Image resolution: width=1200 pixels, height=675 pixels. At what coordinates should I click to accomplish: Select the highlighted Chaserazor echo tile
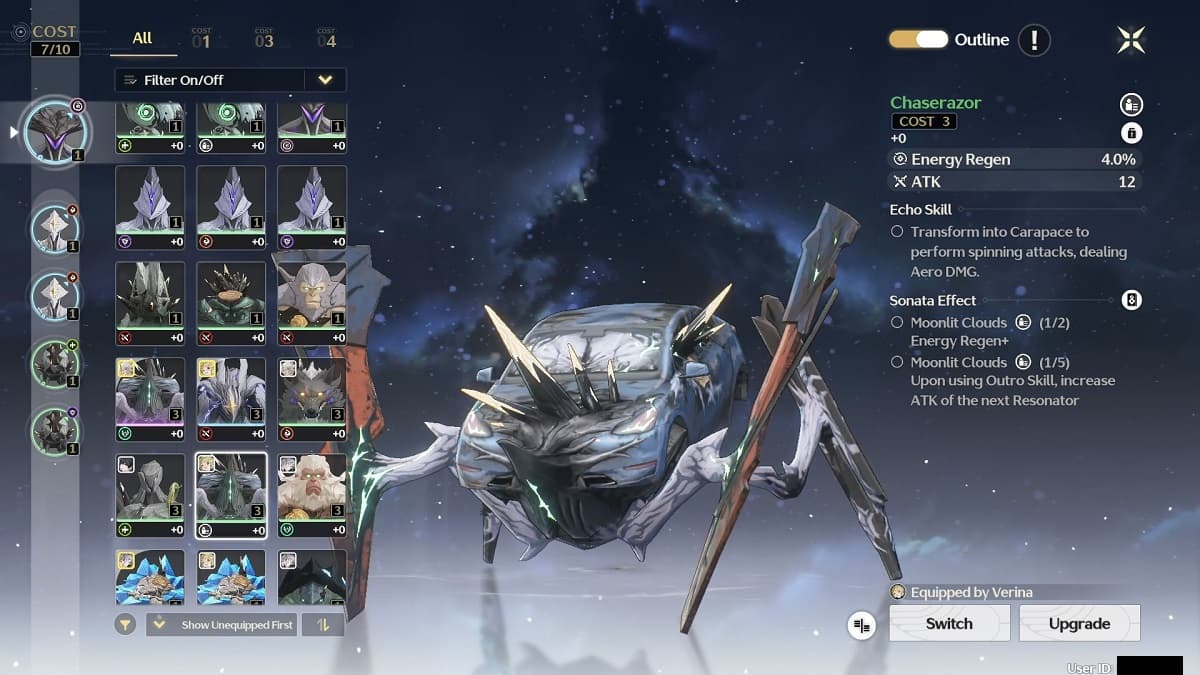click(231, 494)
